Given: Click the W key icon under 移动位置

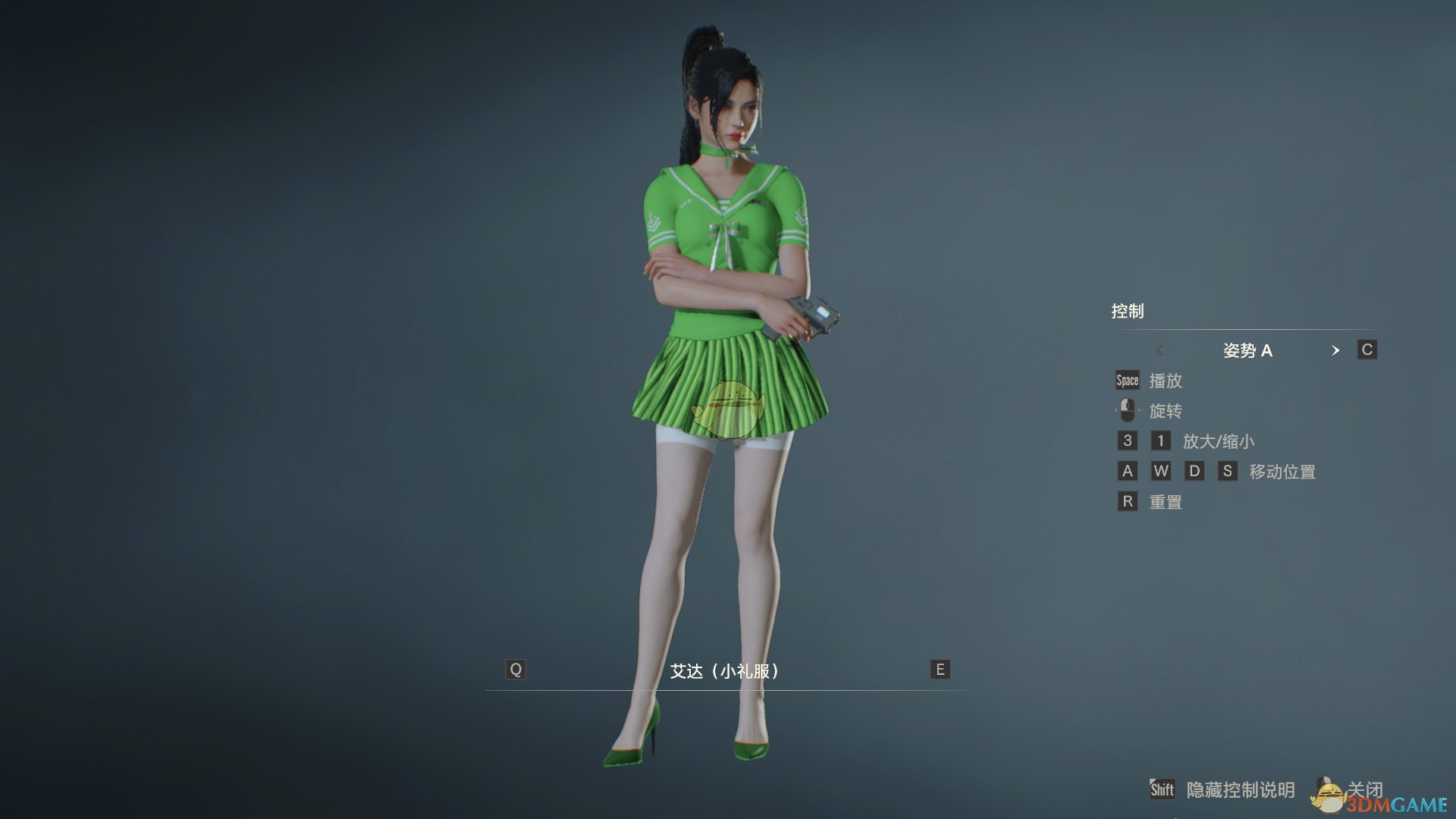Looking at the screenshot, I should pyautogui.click(x=1162, y=471).
